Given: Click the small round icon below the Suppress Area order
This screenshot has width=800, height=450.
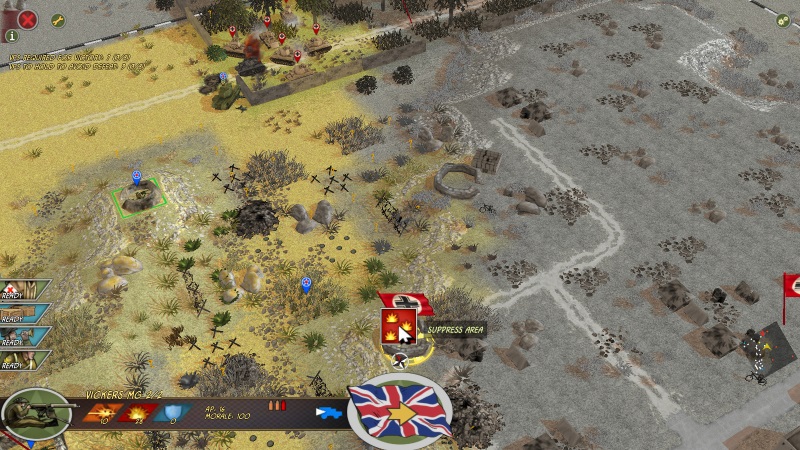Looking at the screenshot, I should [399, 361].
